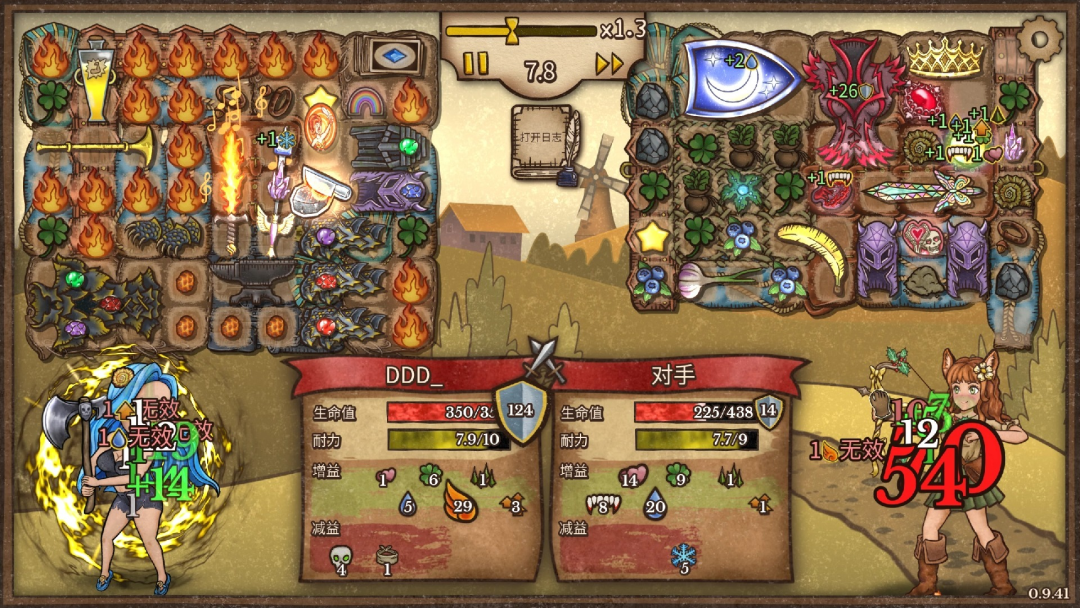
Task: Open the battle log book
Action: click(x=543, y=140)
